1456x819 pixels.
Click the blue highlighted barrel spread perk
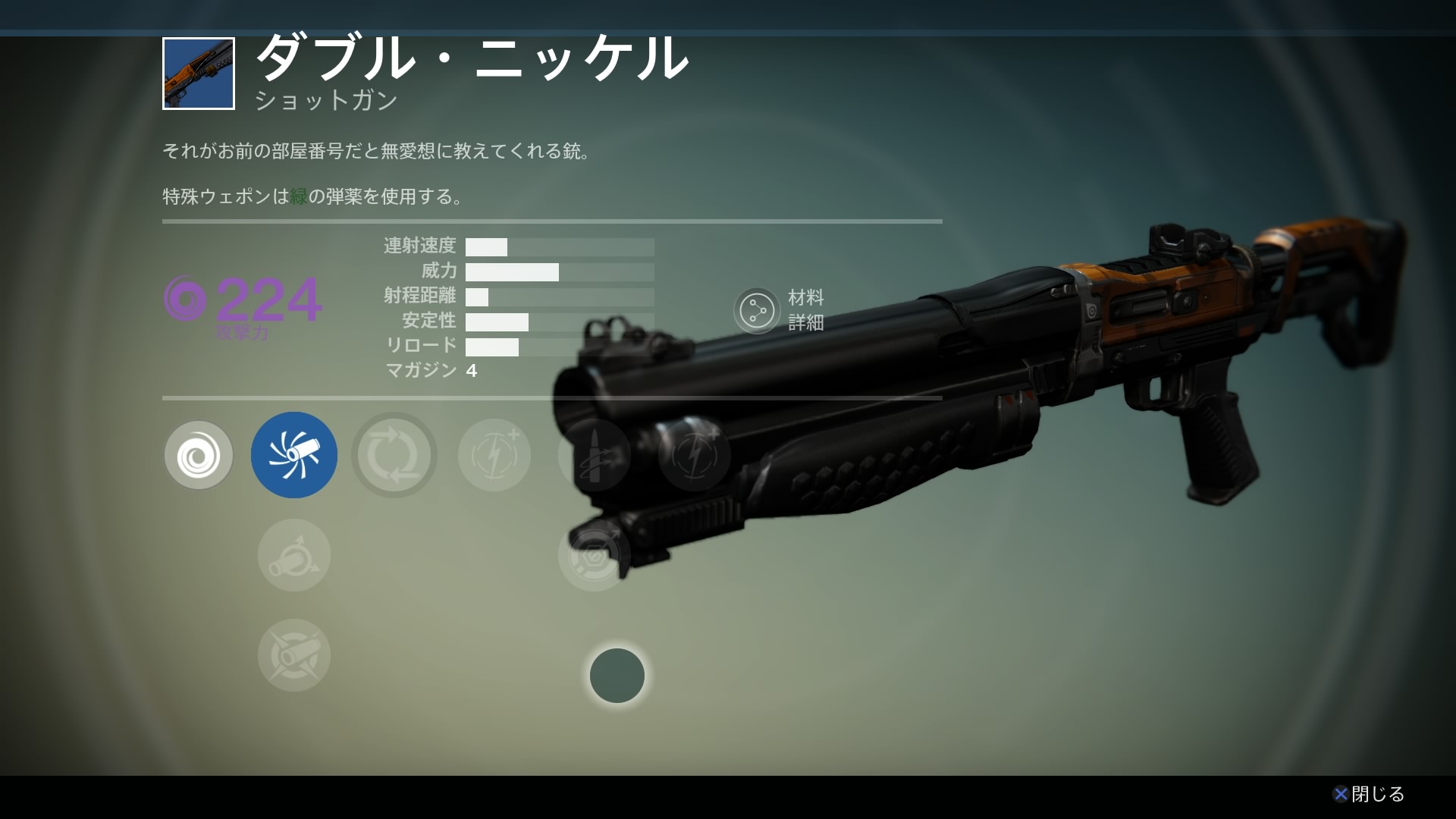coord(294,455)
